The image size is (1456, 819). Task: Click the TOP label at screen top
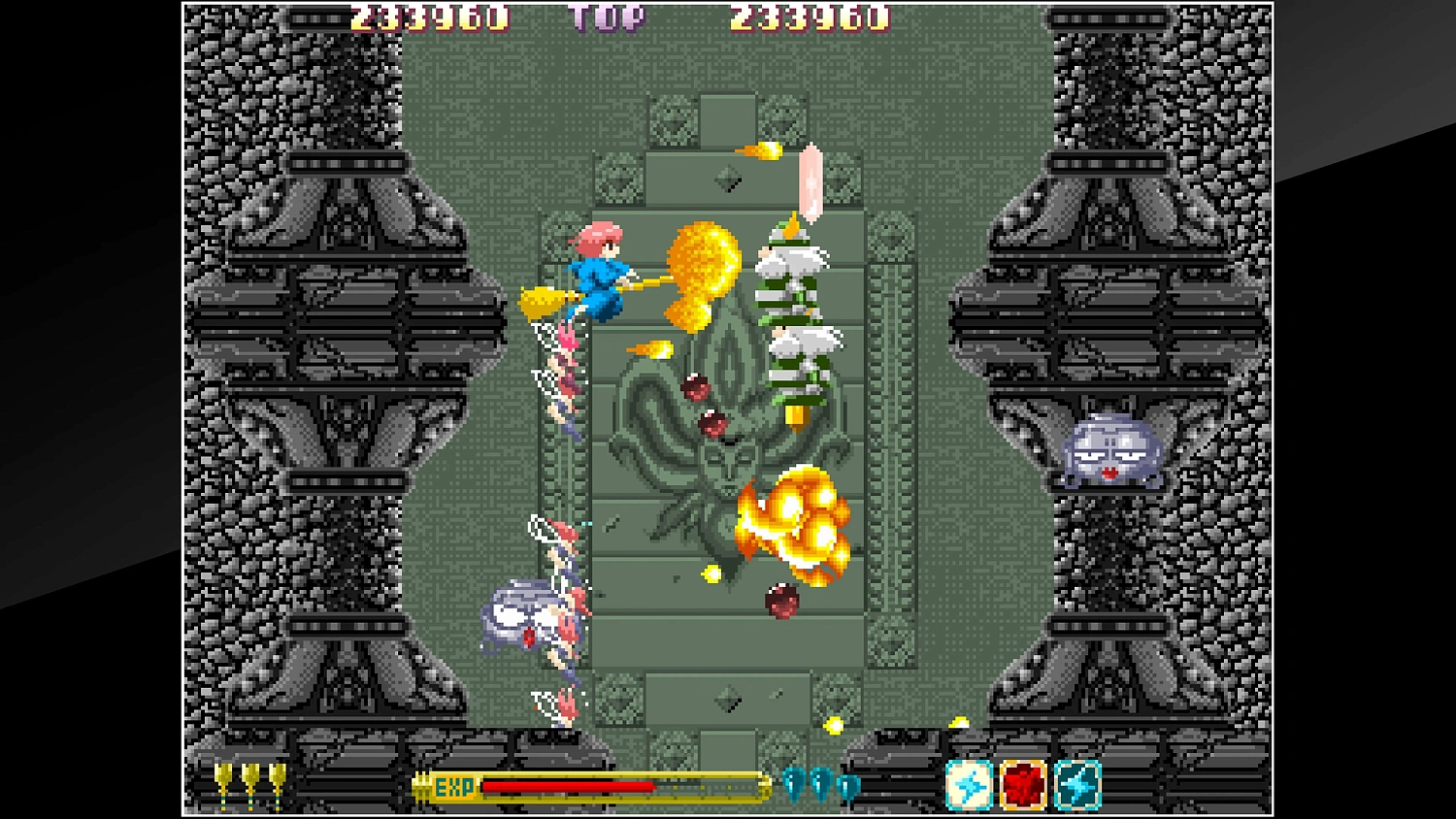pyautogui.click(x=607, y=16)
